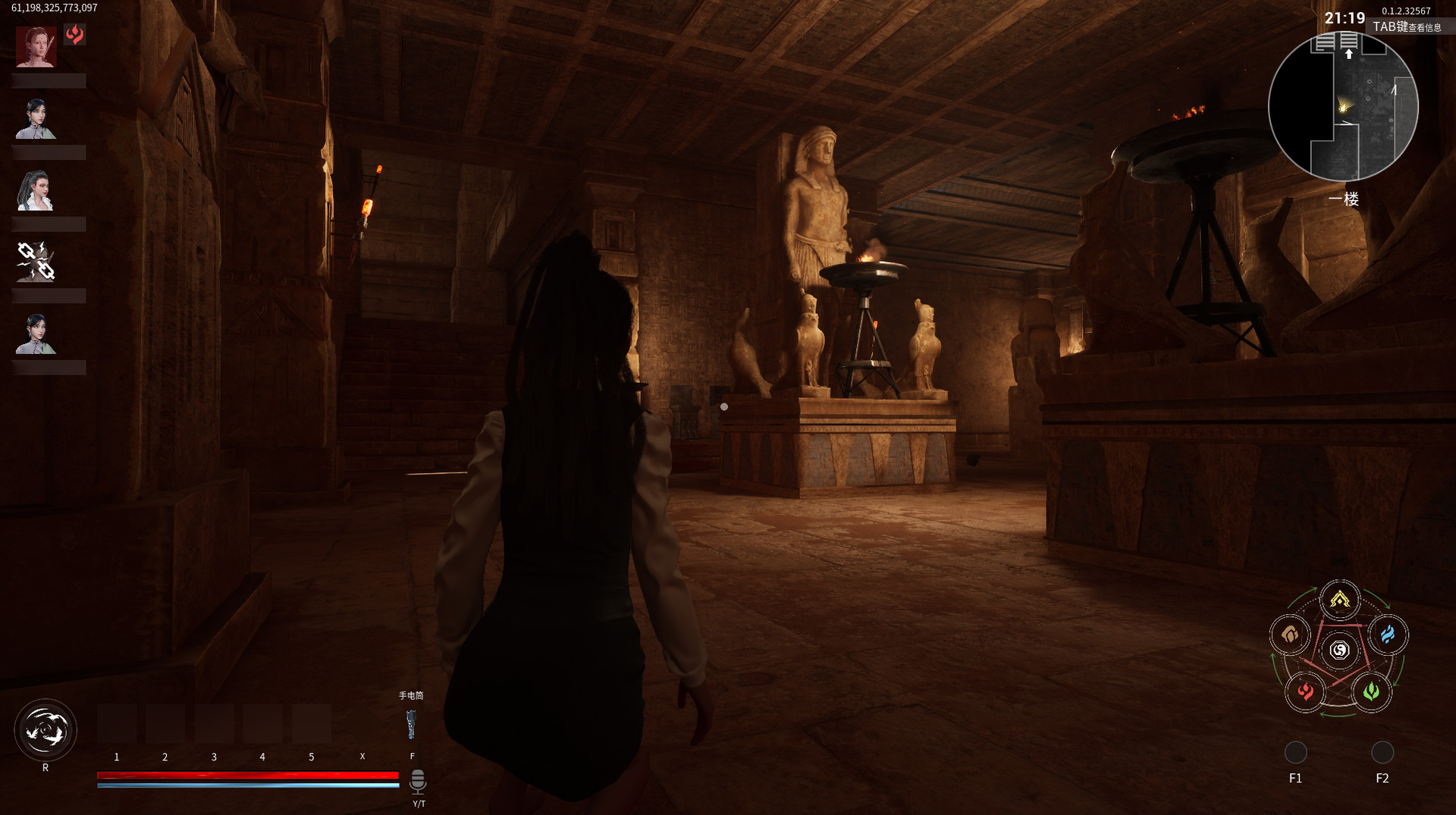This screenshot has height=815, width=1456.
Task: Click the flashlight item icon above F
Action: click(413, 724)
